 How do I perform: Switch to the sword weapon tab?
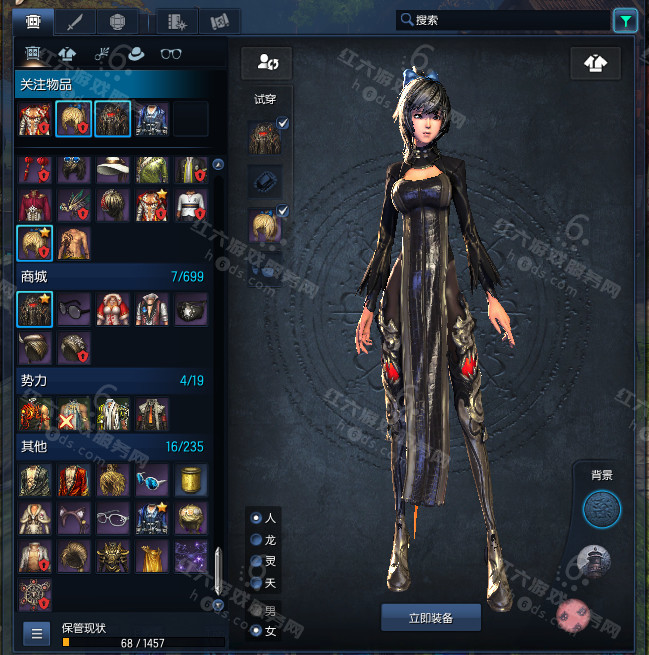[74, 20]
